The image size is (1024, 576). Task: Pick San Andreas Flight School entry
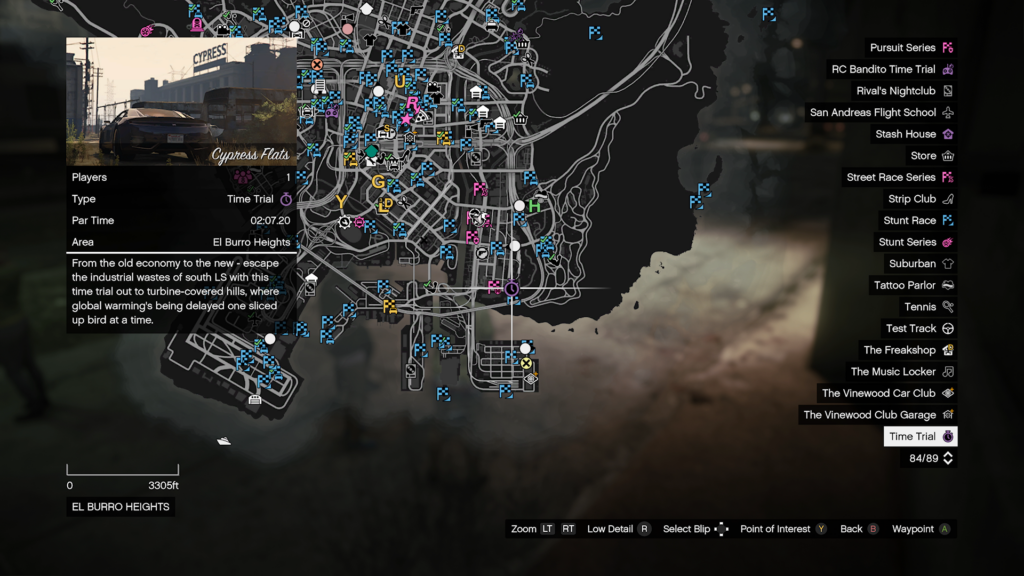pyautogui.click(x=873, y=113)
